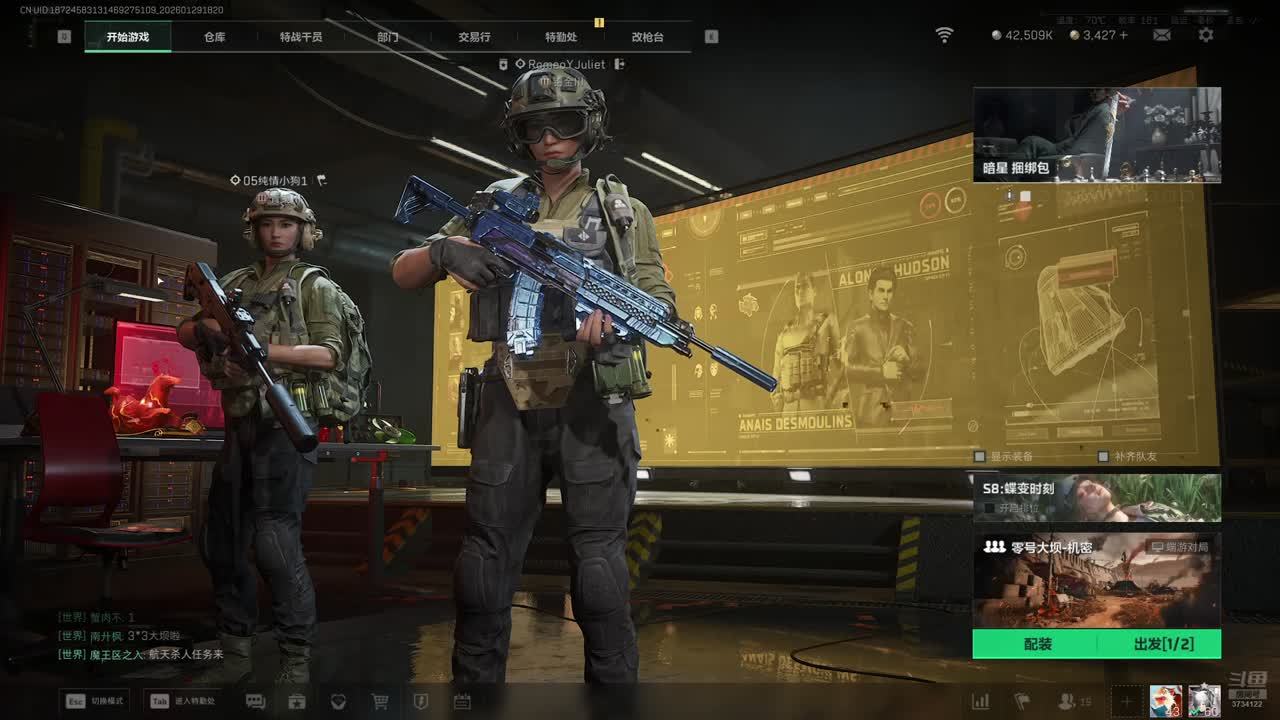Screen dimensions: 1280x720
Task: Open the calendar events icon
Action: tap(462, 701)
